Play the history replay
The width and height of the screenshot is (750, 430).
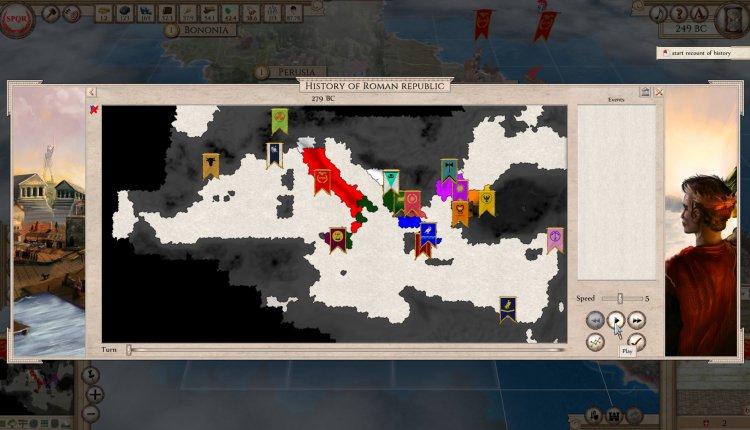(x=616, y=321)
